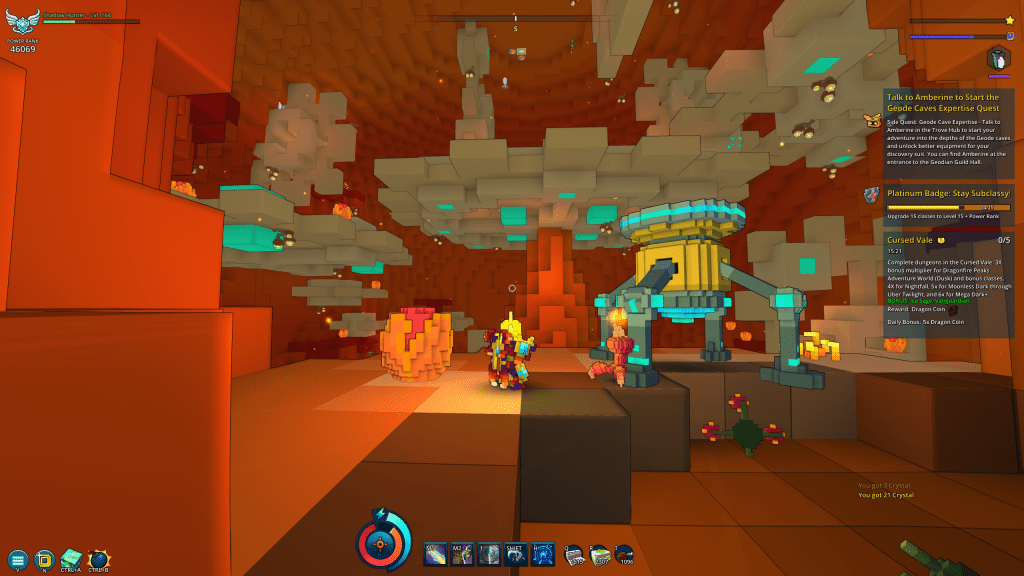Use the Q consumable item slot
This screenshot has height=576, width=1024.
tap(574, 555)
